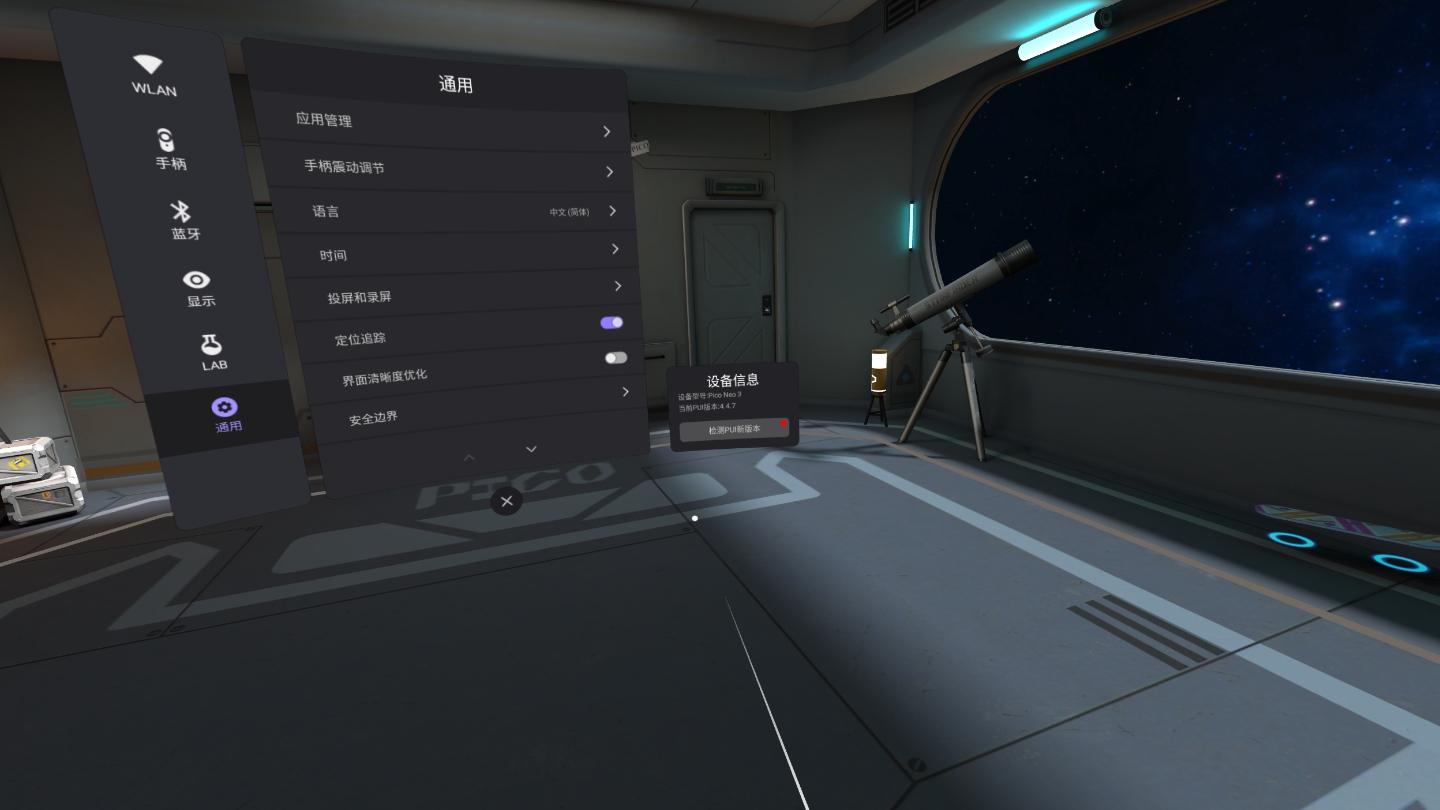Enable 界面清晰度优化 clarity optimization

pyautogui.click(x=616, y=357)
